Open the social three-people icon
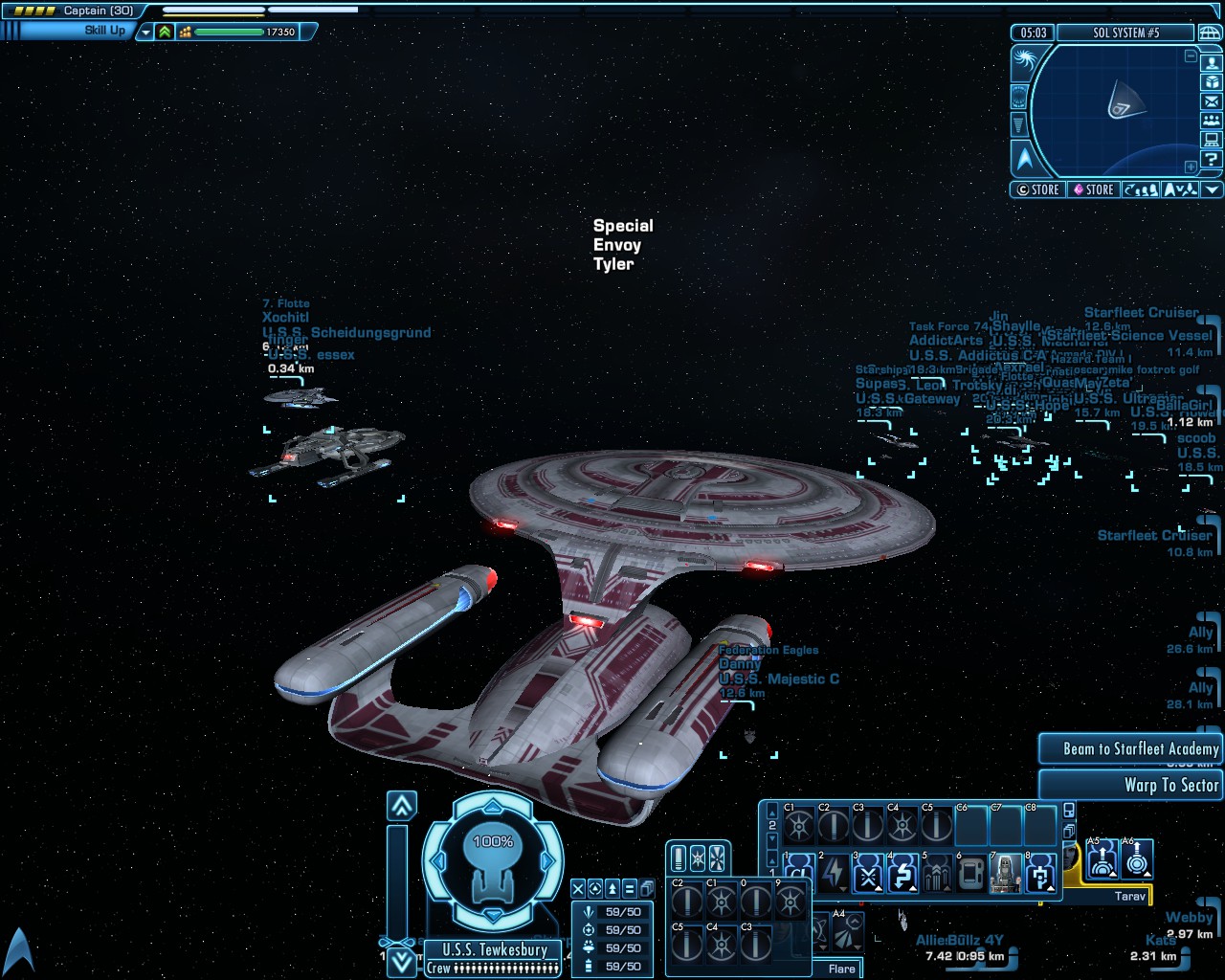The width and height of the screenshot is (1225, 980). point(1212,121)
